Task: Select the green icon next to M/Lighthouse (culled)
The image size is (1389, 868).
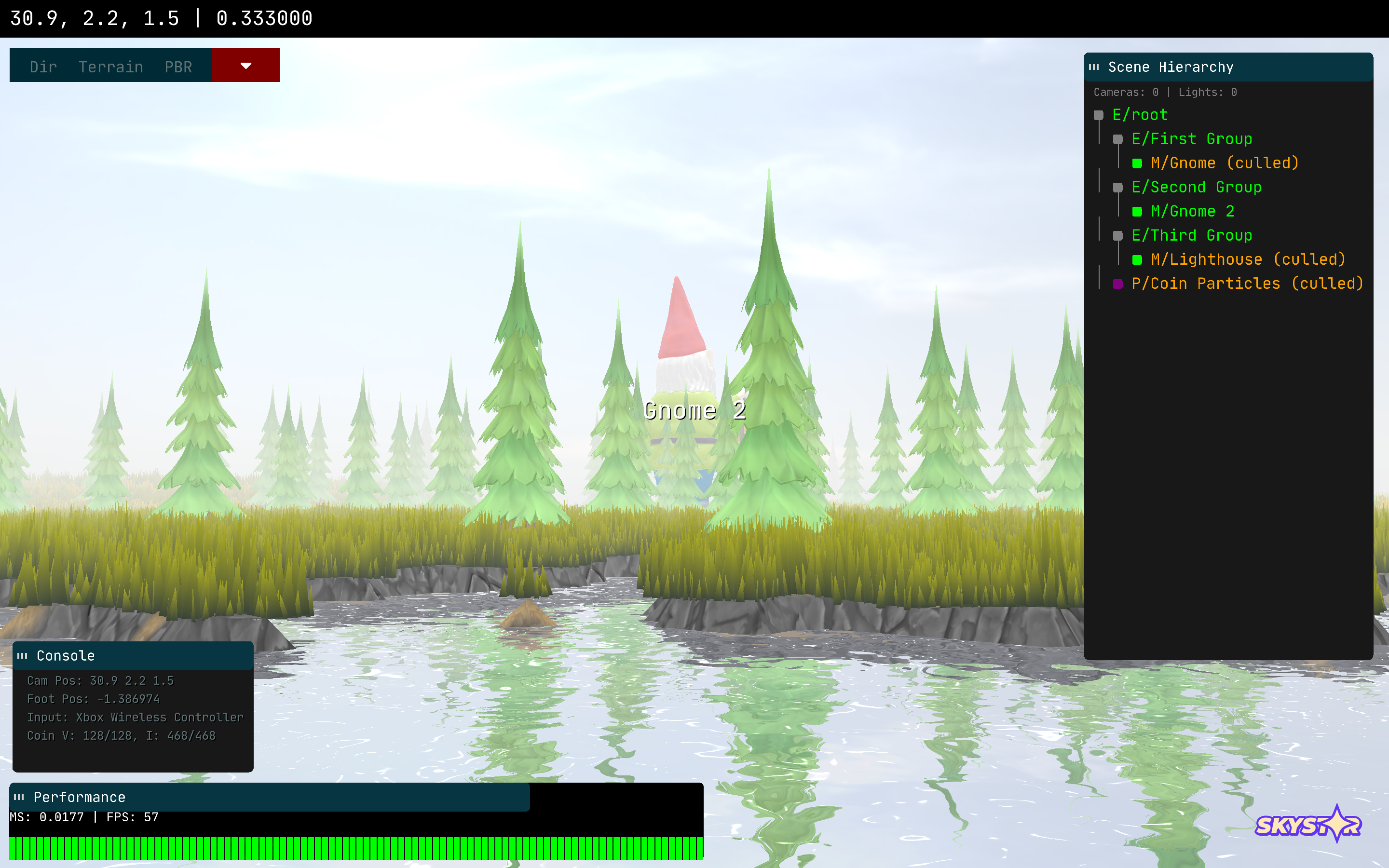Action: point(1137,259)
